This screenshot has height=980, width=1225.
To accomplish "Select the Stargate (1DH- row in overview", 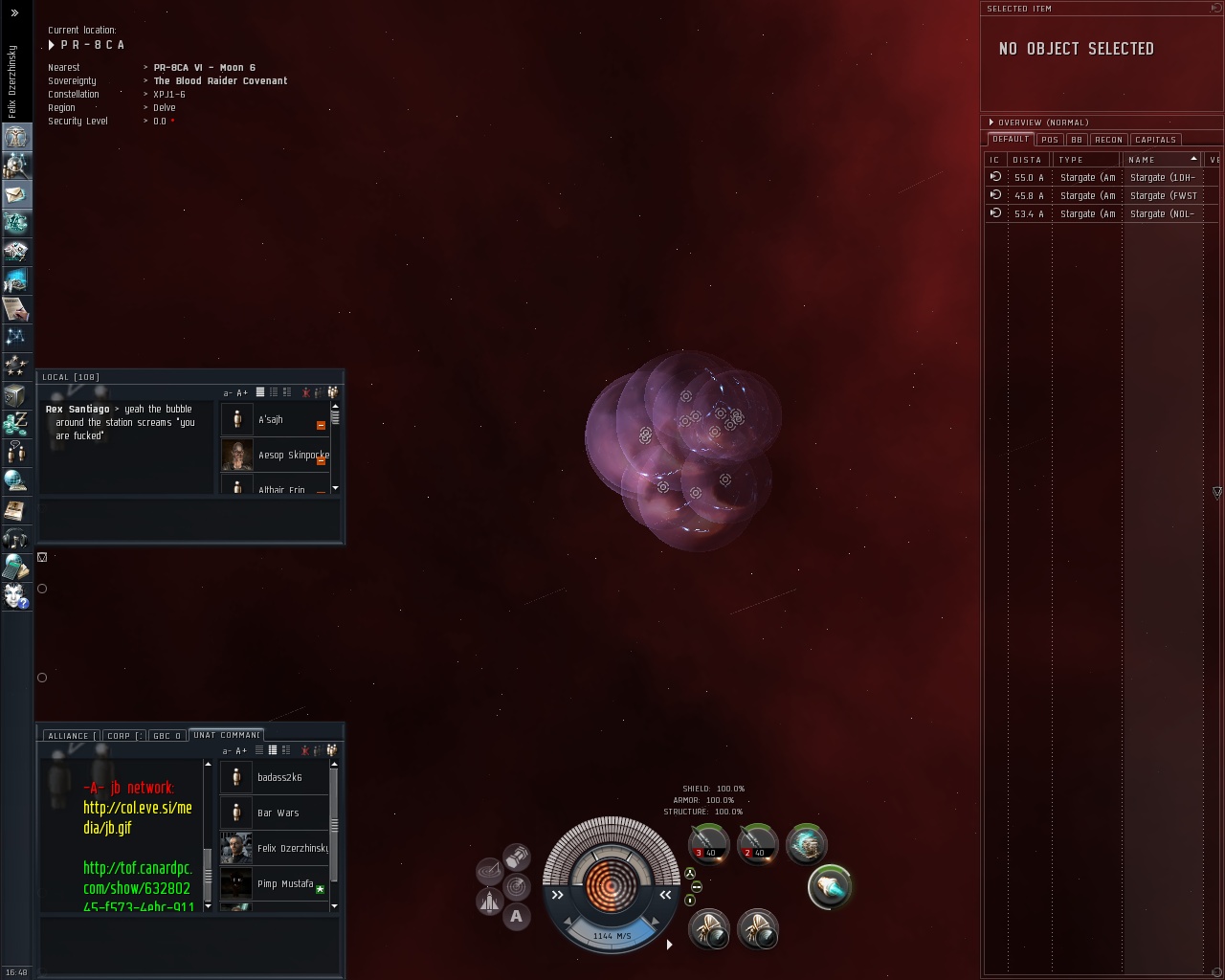I will 1101,178.
